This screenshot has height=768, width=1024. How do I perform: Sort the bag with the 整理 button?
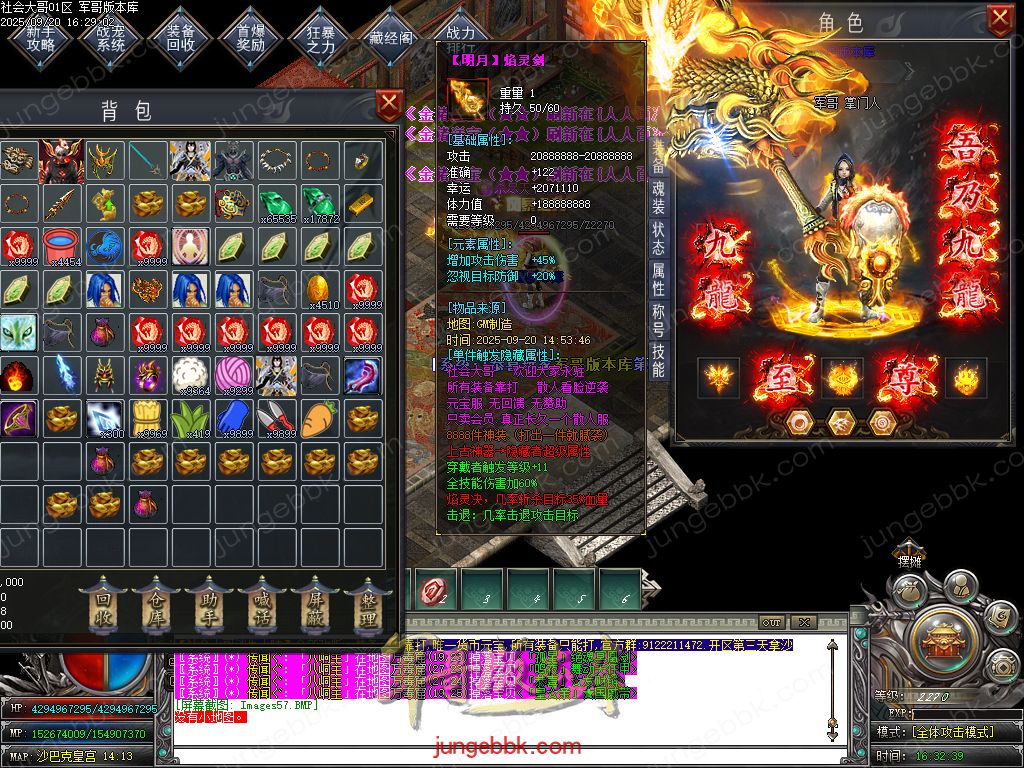(x=367, y=607)
